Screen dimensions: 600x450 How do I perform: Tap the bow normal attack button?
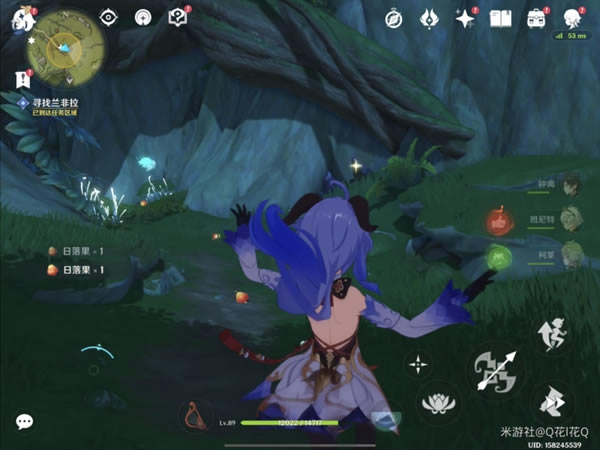497,370
